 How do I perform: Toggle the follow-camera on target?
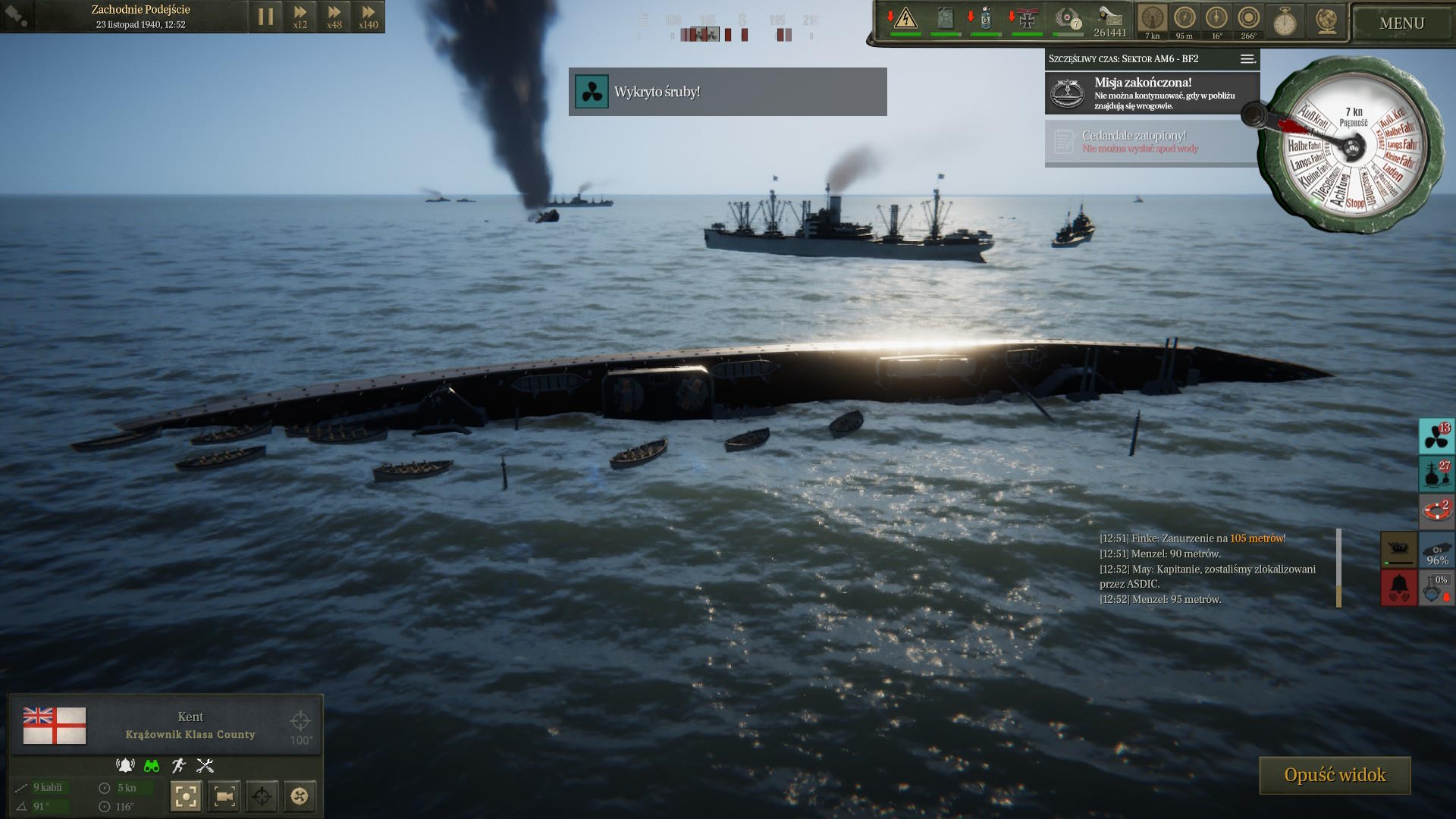224,795
